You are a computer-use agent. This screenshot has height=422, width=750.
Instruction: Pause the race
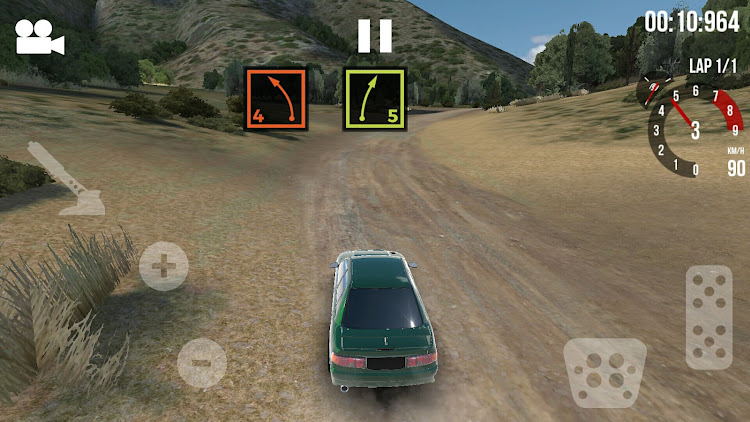375,36
